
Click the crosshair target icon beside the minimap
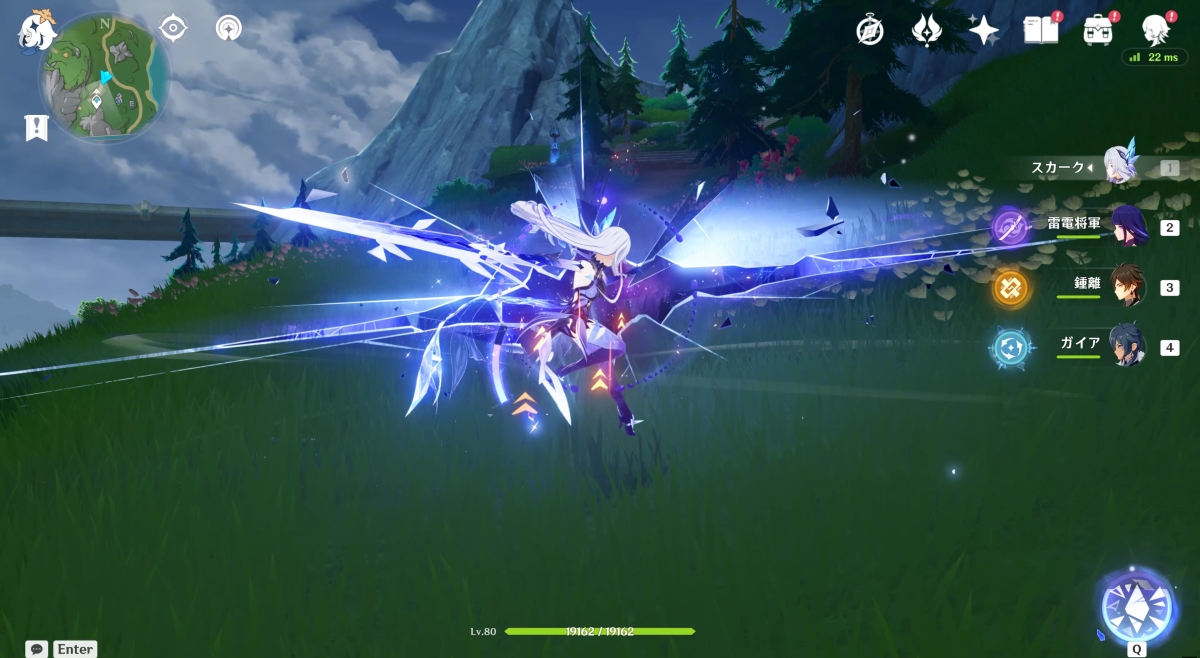point(173,28)
